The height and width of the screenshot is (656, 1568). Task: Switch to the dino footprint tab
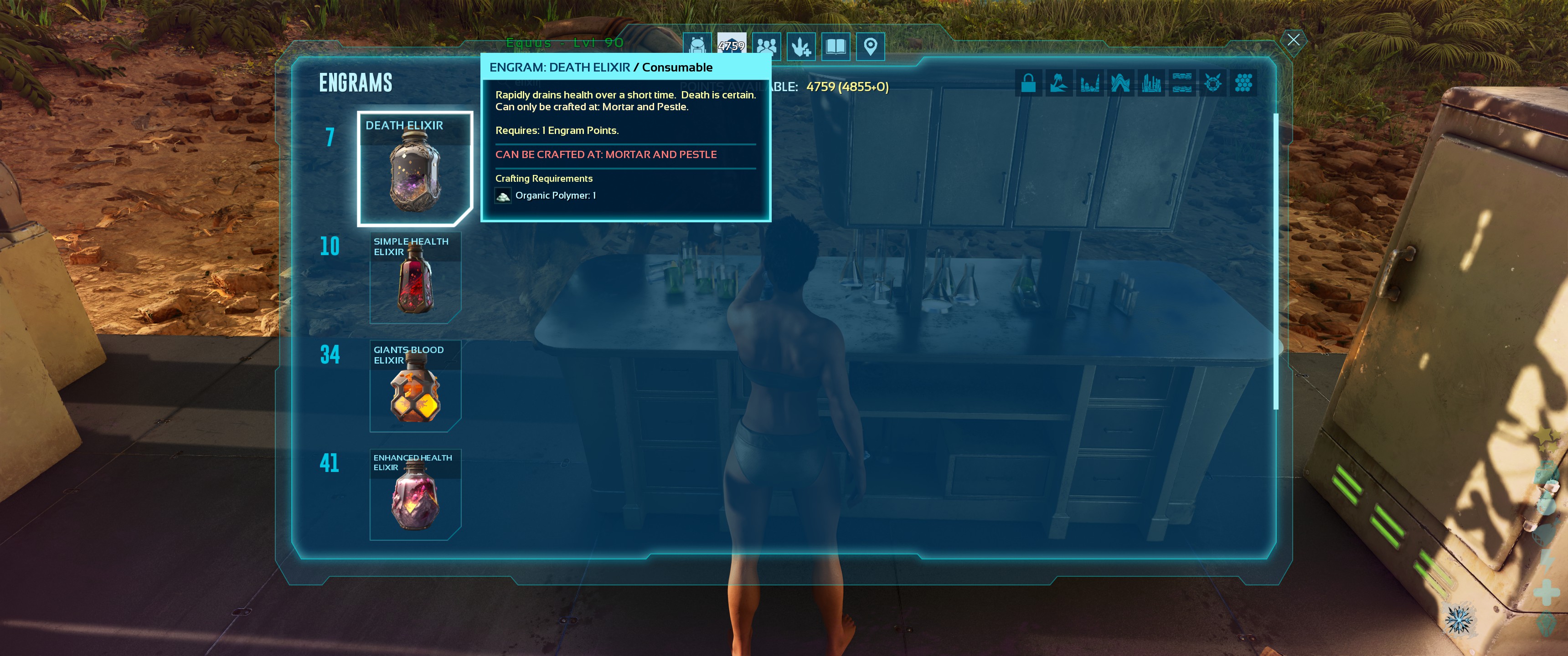coord(801,46)
